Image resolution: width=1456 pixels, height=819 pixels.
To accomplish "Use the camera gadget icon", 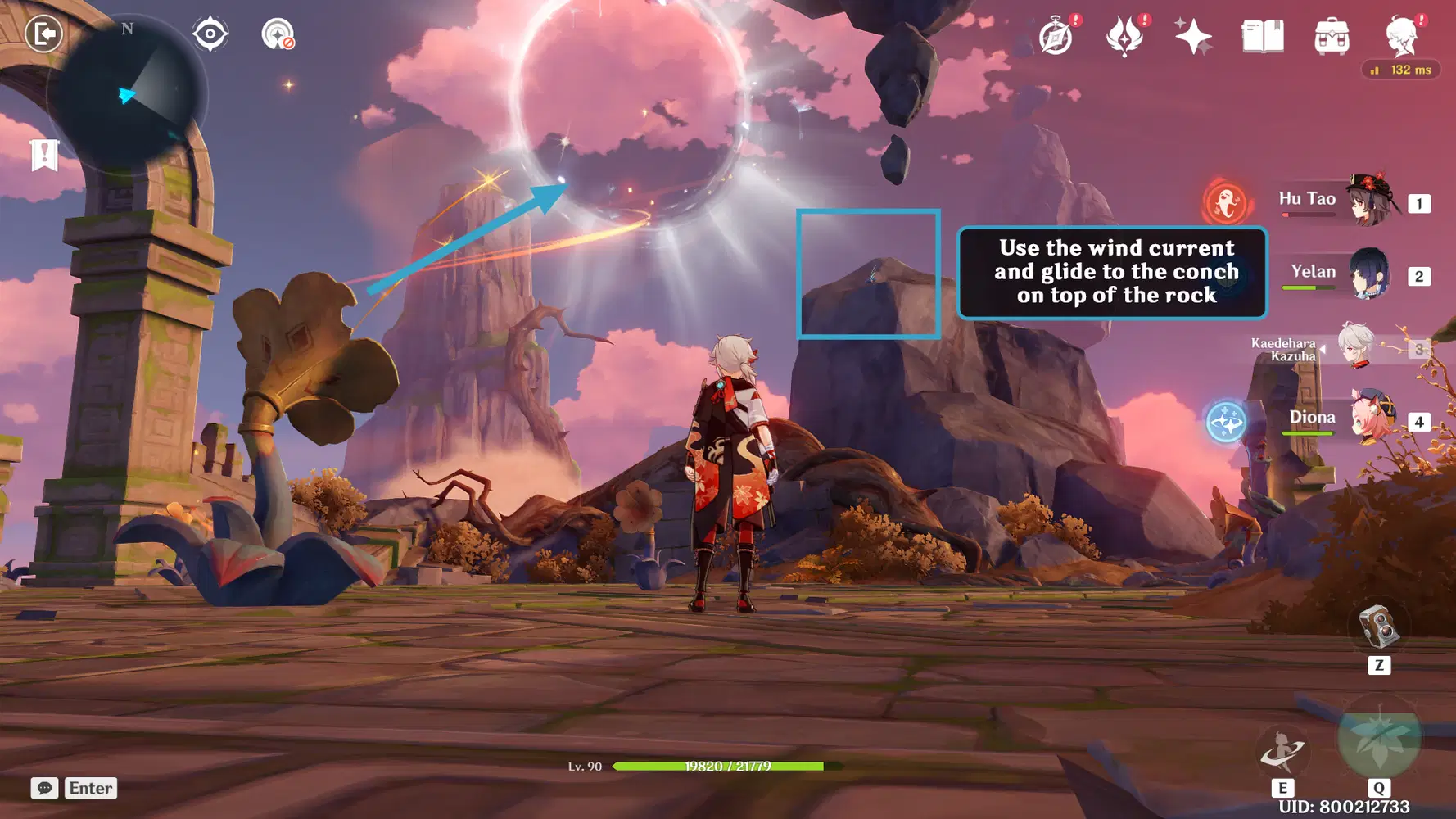I will [x=1379, y=628].
